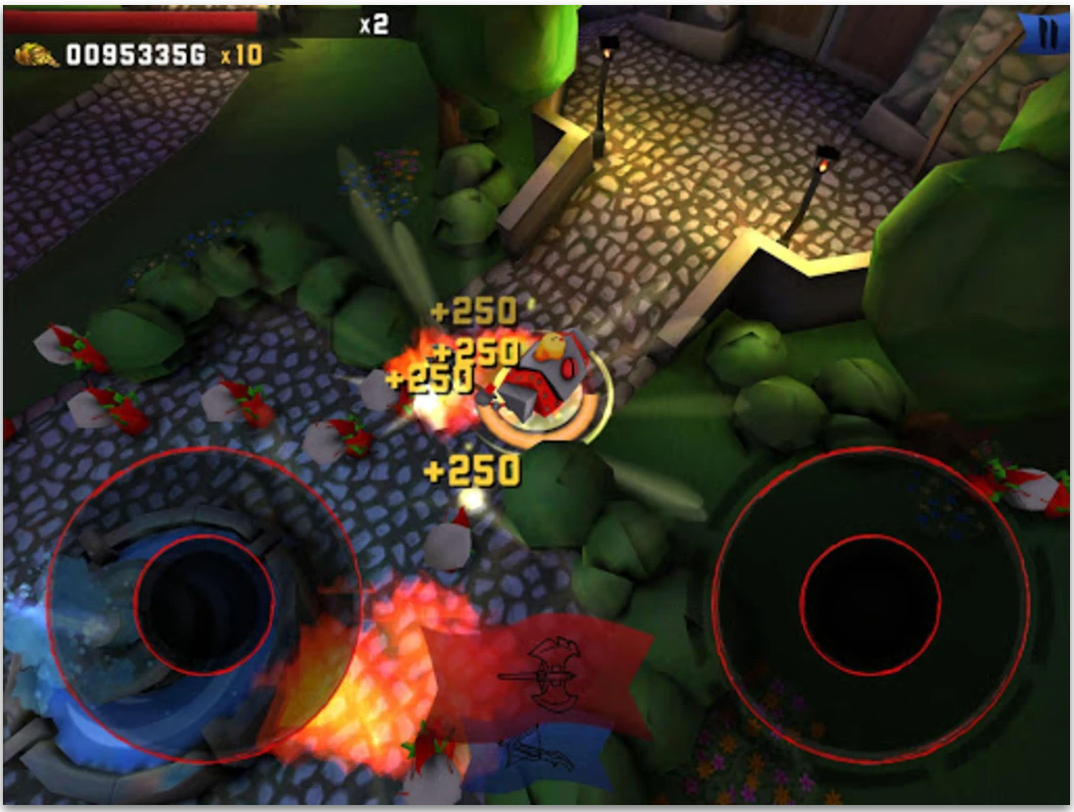Pause the game with the blue banner button

pyautogui.click(x=1046, y=34)
